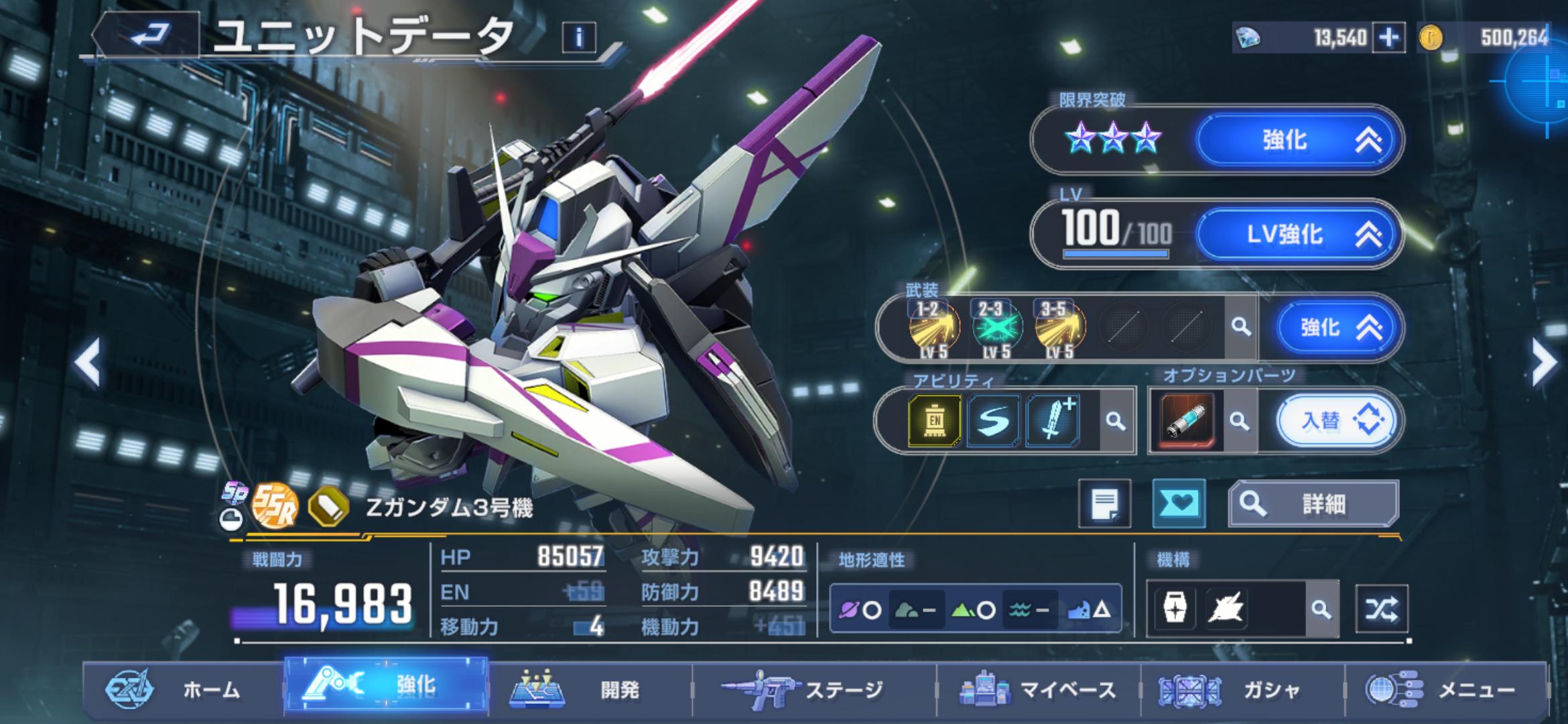View the previous unit arrow

coord(88,363)
